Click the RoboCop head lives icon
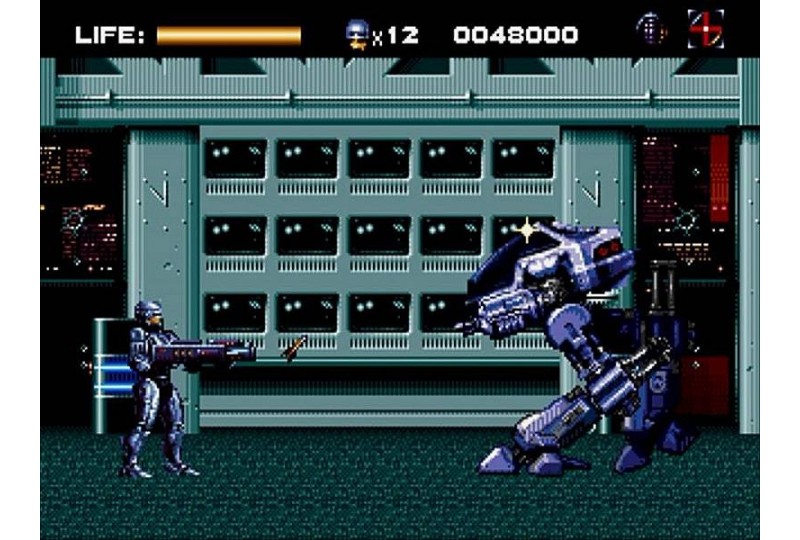This screenshot has width=800, height=540. pyautogui.click(x=356, y=34)
